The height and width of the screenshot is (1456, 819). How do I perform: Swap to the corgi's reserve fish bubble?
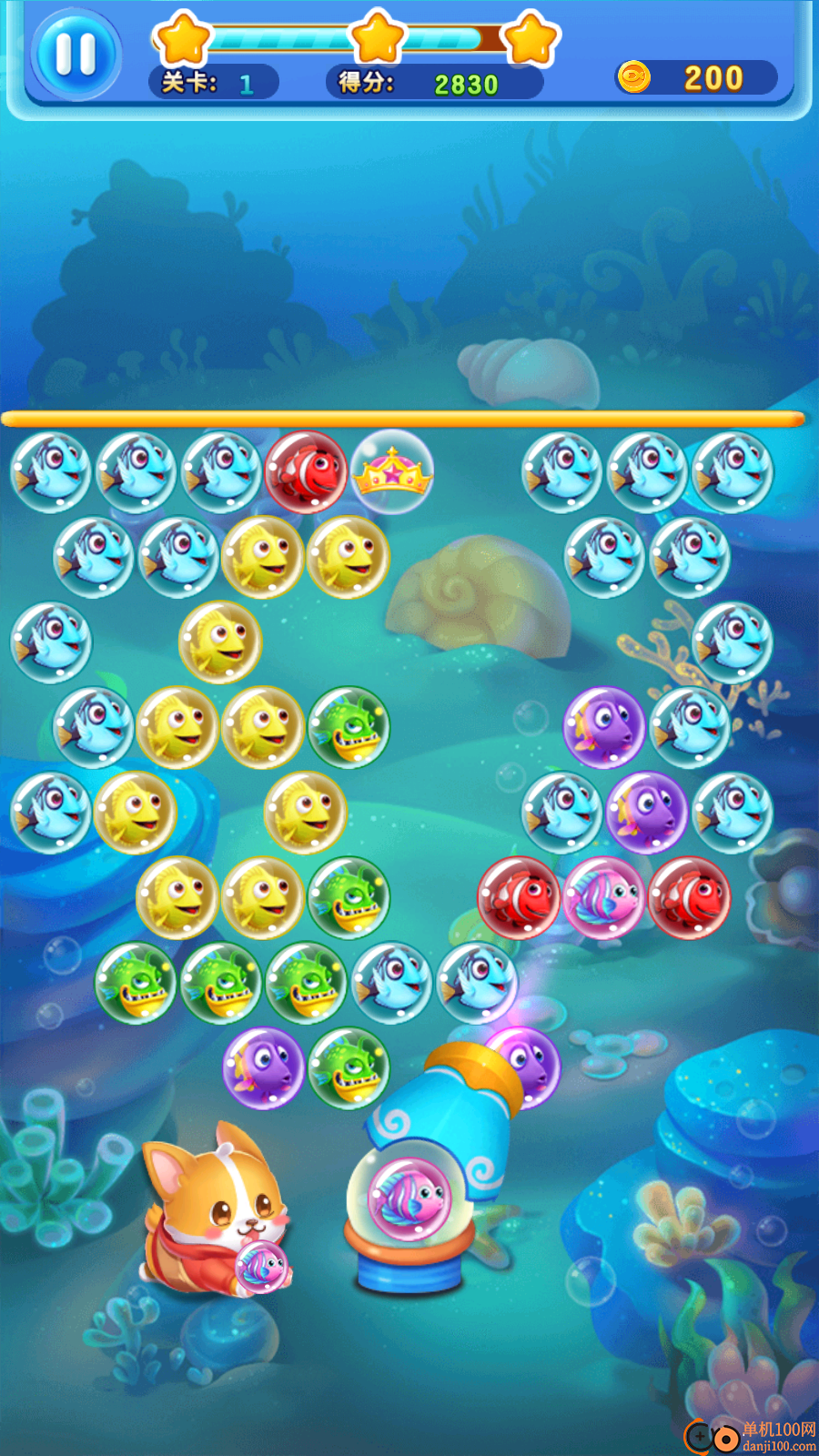pos(261,1265)
